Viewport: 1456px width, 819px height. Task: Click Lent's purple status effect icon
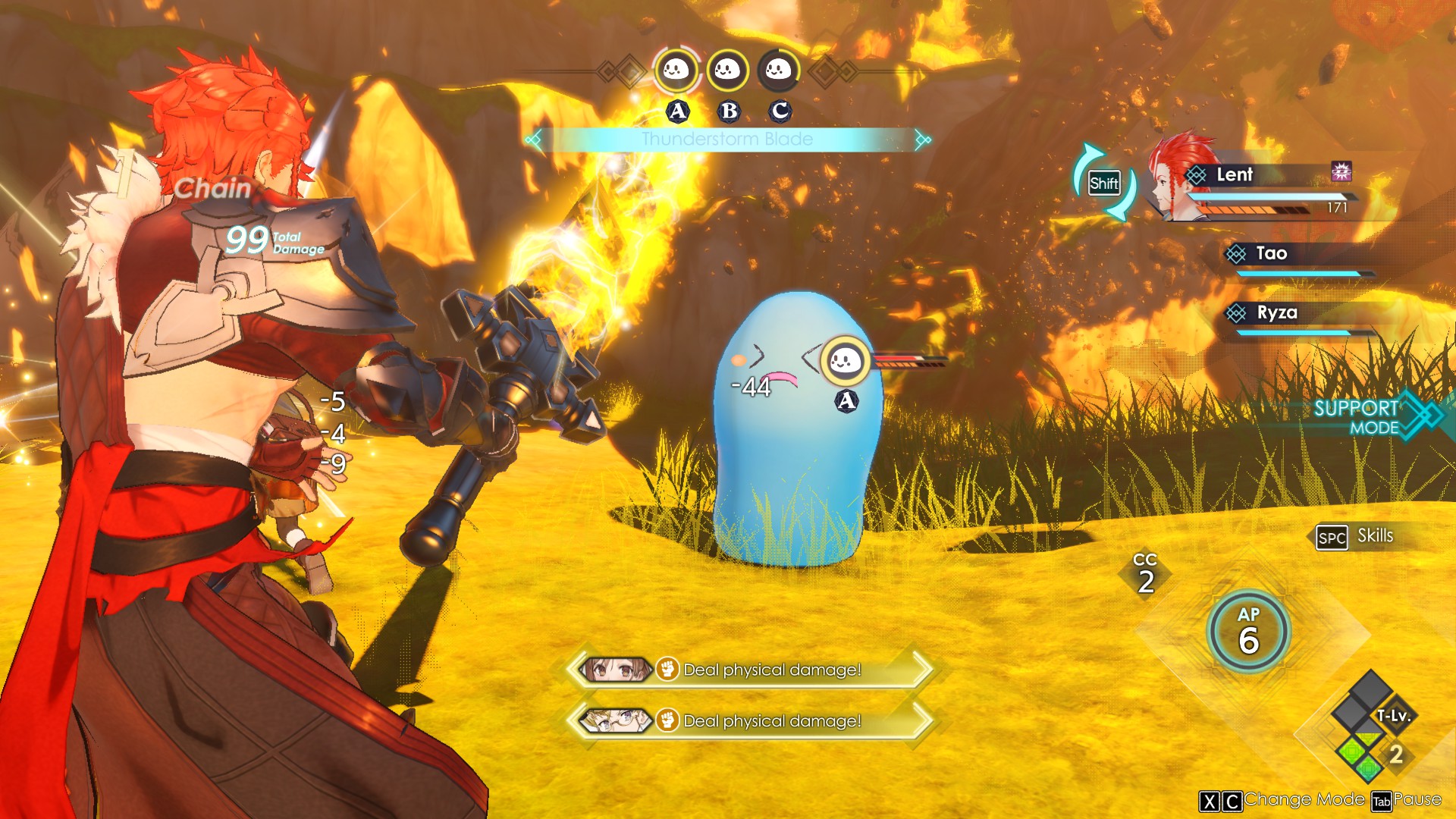point(1341,172)
